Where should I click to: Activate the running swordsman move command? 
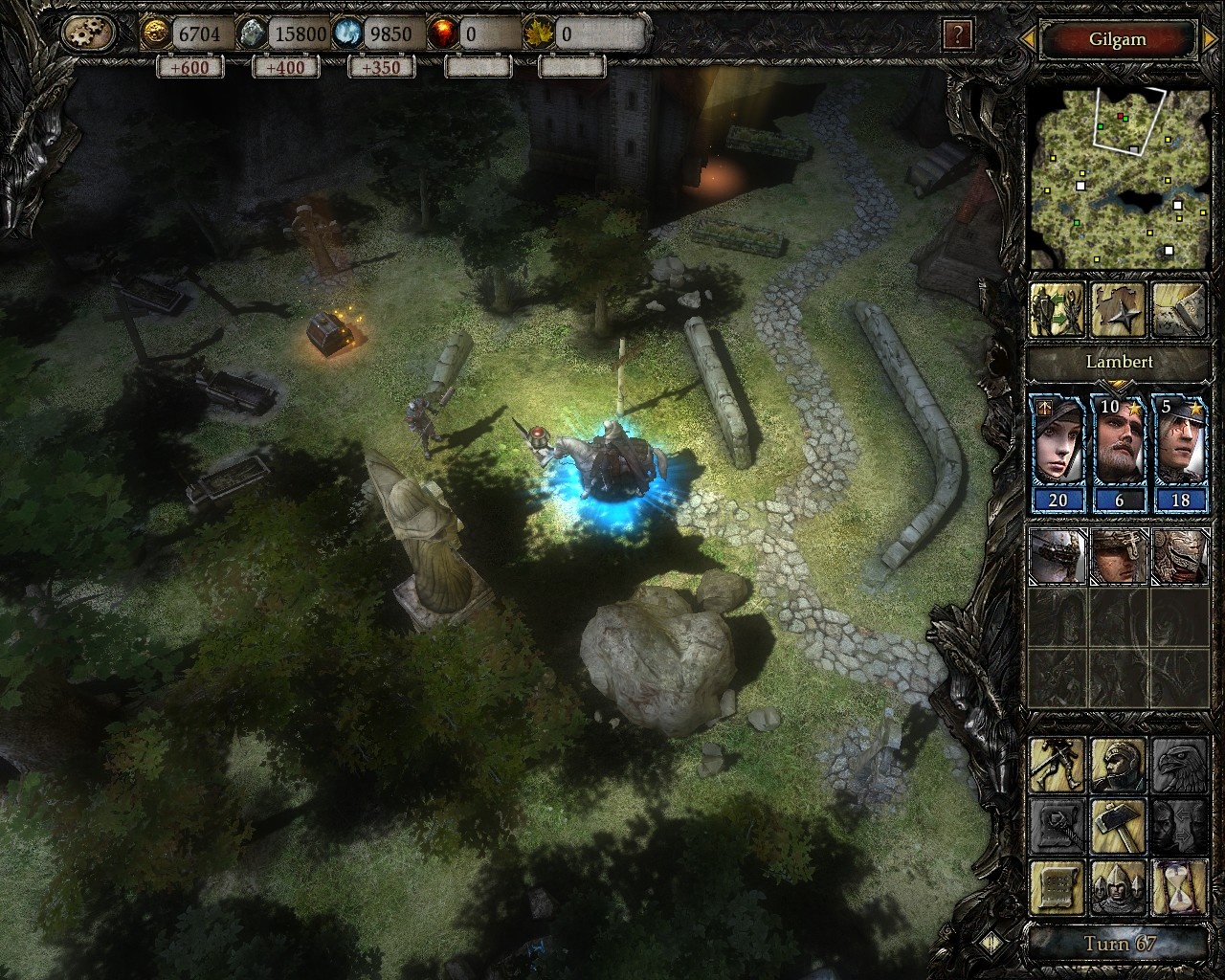(1058, 764)
